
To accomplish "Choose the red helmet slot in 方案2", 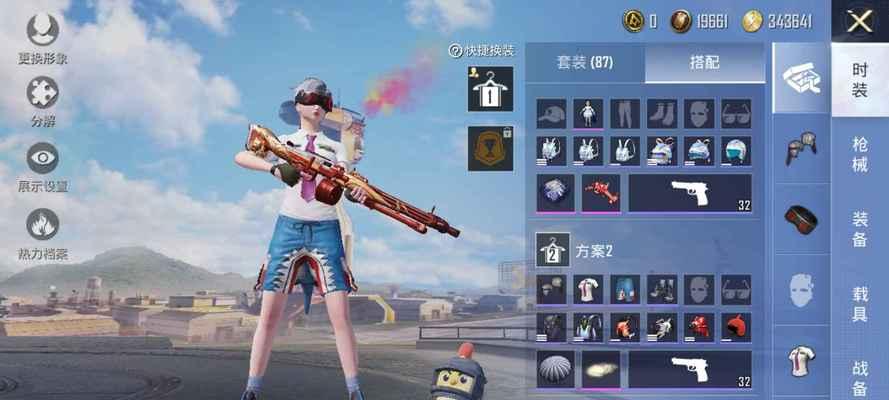I will point(736,327).
